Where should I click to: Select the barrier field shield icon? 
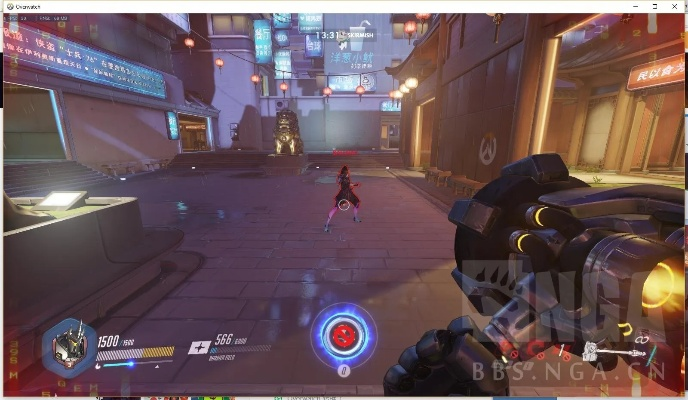[x=198, y=348]
